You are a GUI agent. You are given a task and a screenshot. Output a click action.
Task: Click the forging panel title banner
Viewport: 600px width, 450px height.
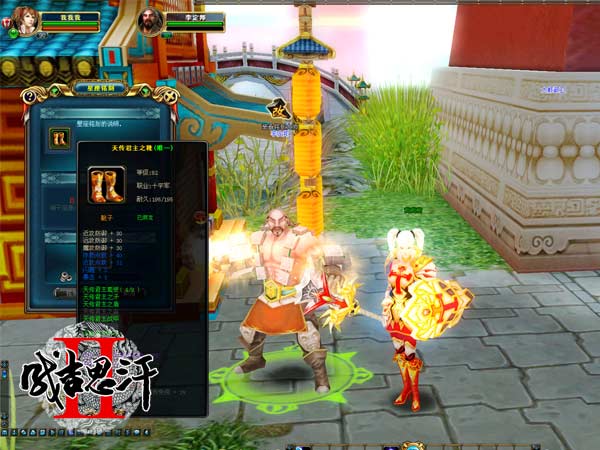[97, 88]
